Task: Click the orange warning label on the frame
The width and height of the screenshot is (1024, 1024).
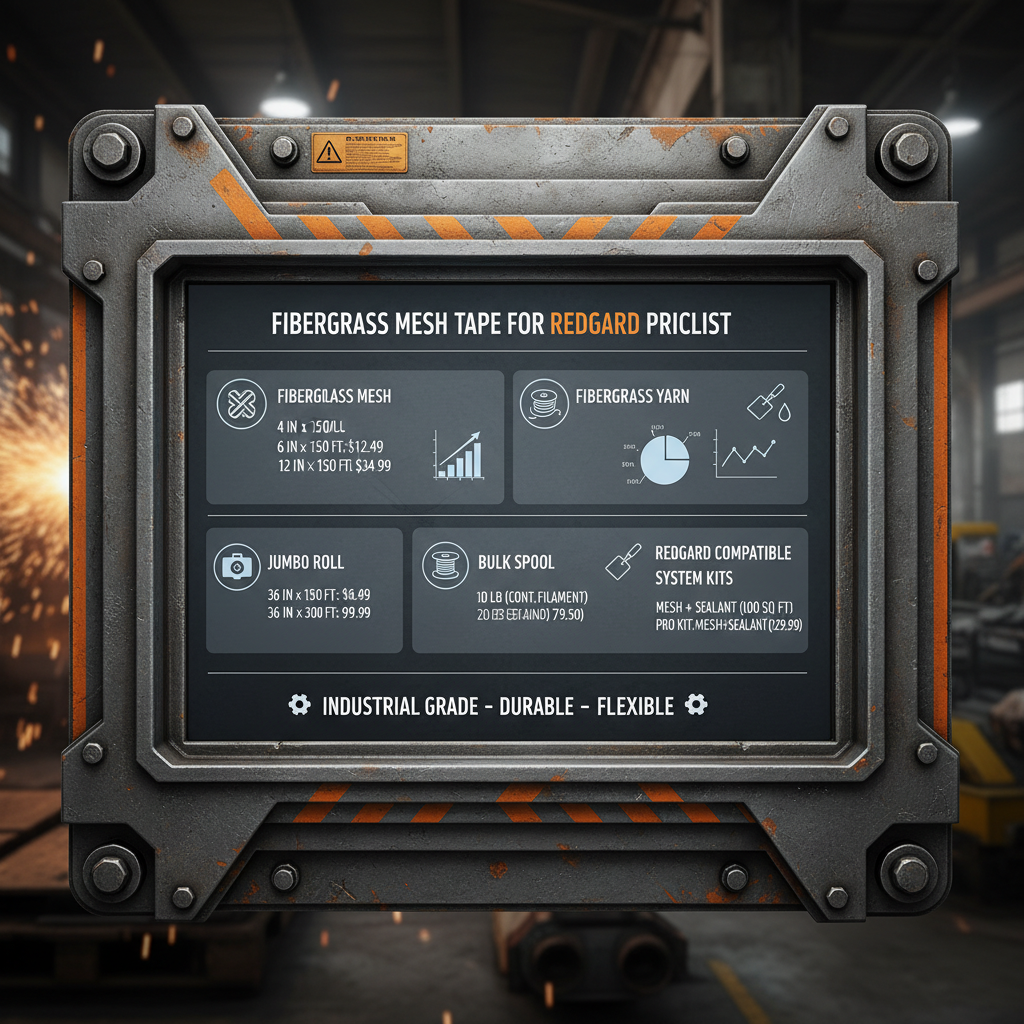Action: (x=359, y=153)
